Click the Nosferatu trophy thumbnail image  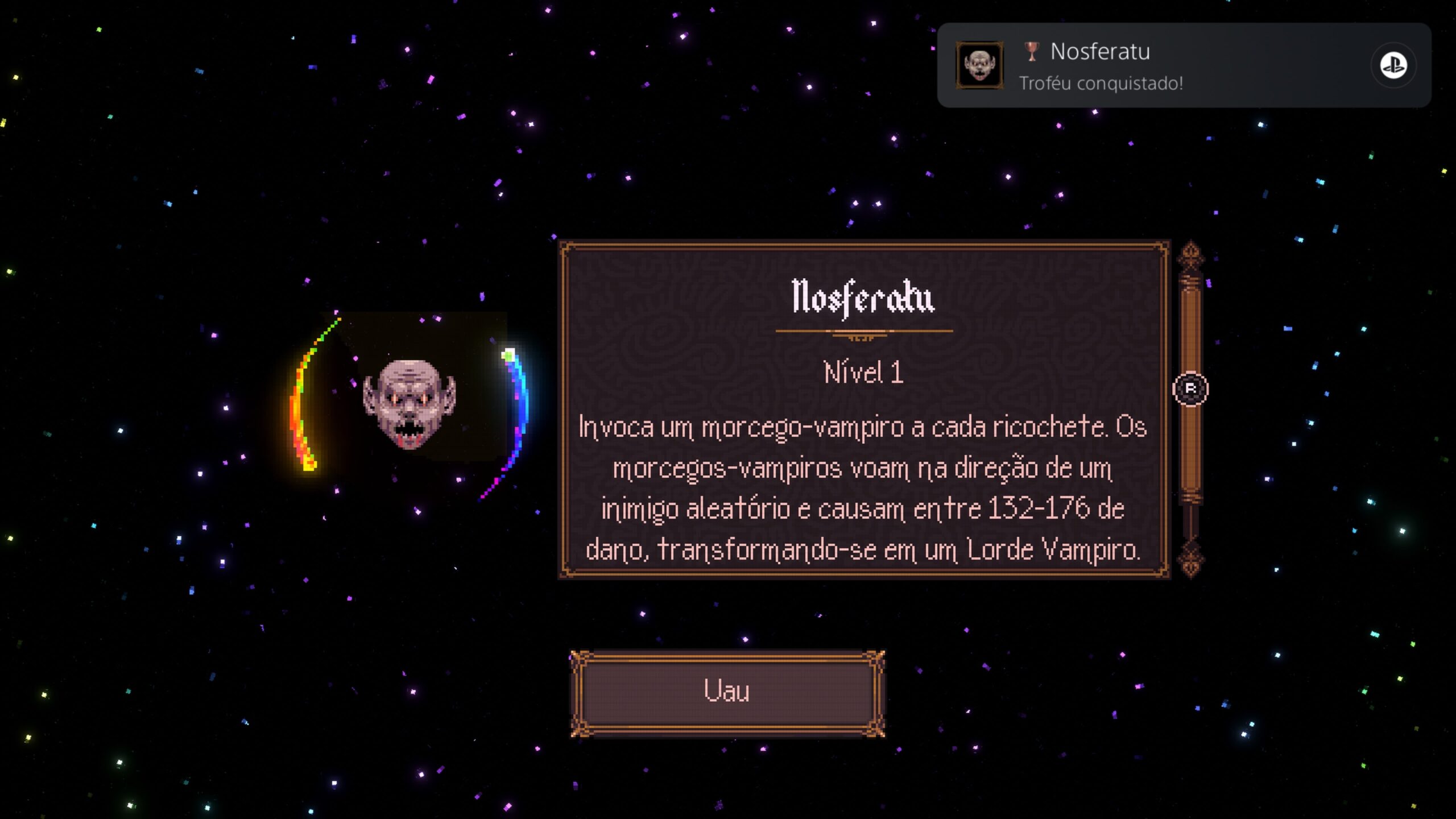pyautogui.click(x=979, y=65)
